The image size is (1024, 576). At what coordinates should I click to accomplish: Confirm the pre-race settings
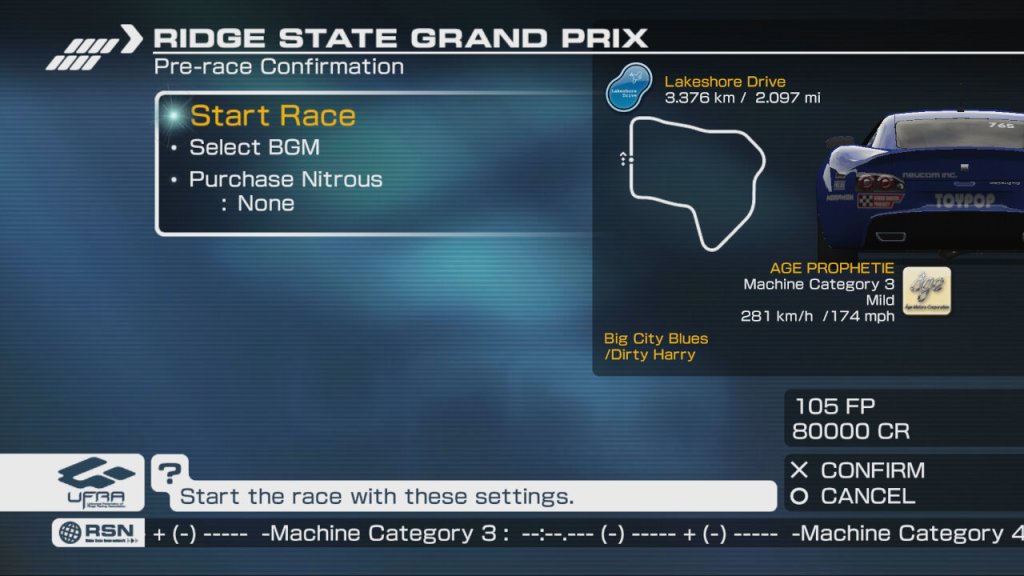(x=858, y=470)
